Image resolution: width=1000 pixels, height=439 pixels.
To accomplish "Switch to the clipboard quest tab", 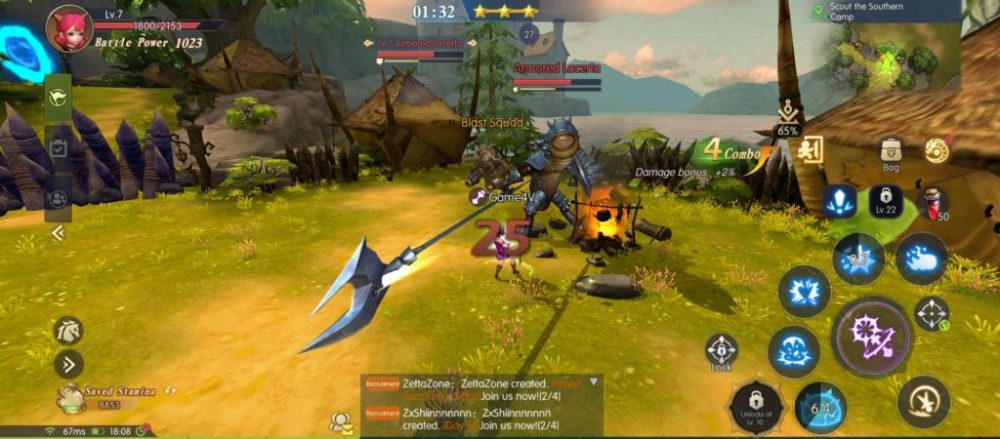I will pos(57,148).
